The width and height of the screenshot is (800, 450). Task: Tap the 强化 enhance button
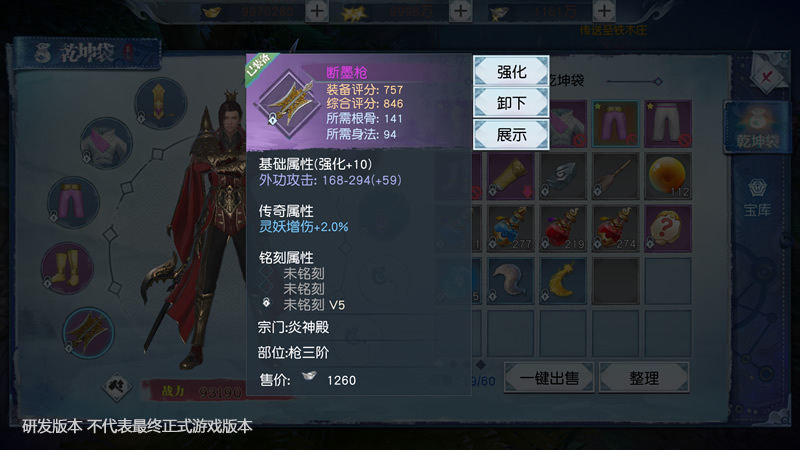tap(510, 72)
